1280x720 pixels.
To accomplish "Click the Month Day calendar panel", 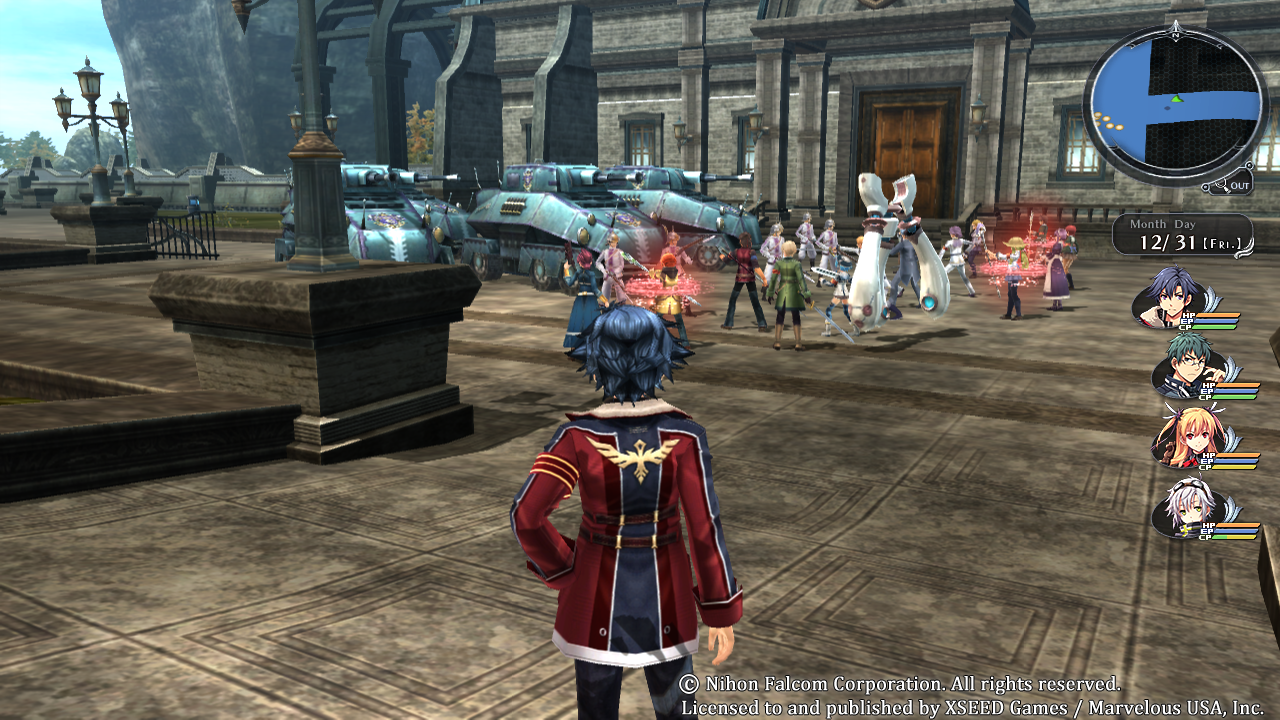I will pos(1181,234).
